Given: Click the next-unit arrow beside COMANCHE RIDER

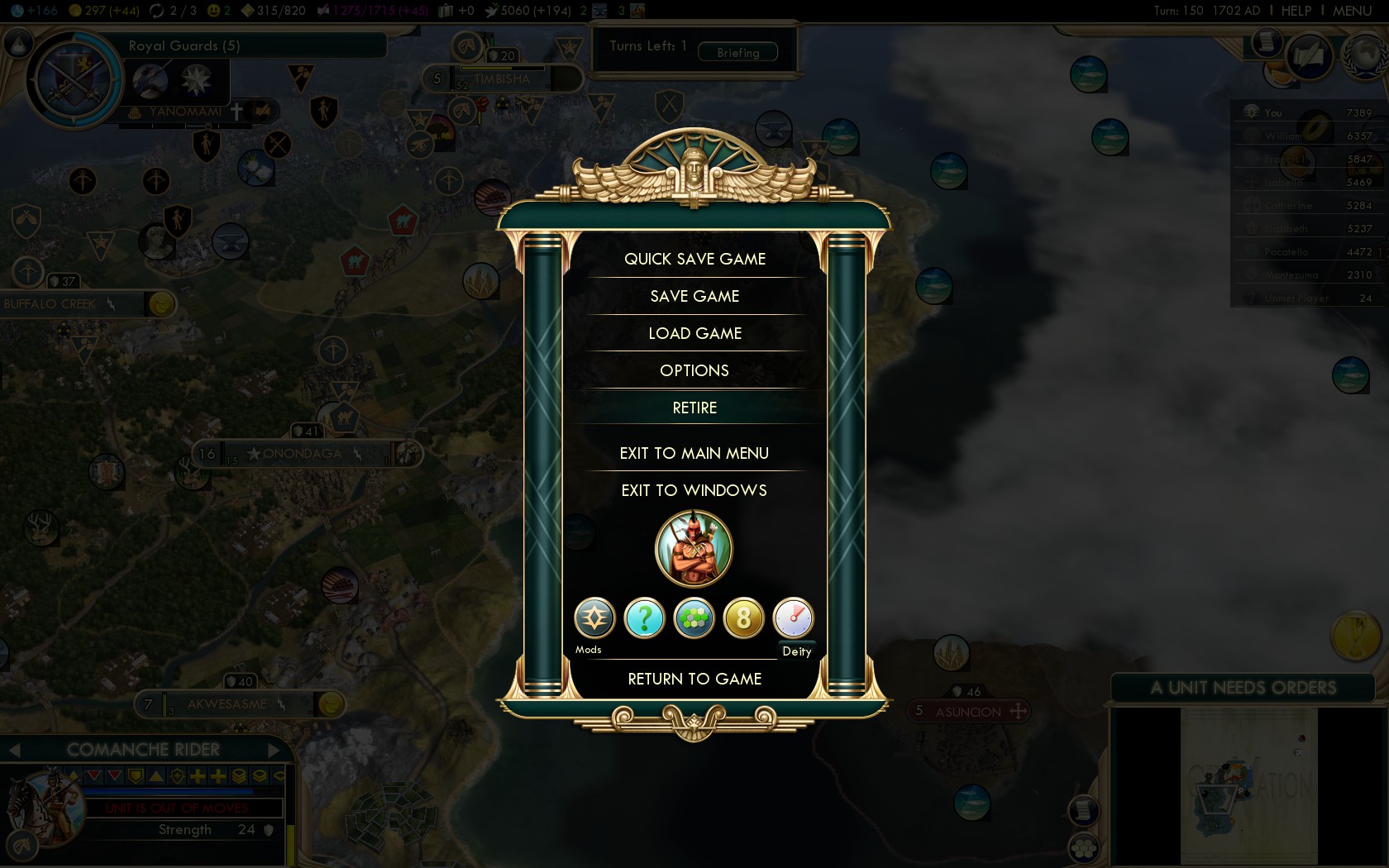Looking at the screenshot, I should click(x=274, y=750).
